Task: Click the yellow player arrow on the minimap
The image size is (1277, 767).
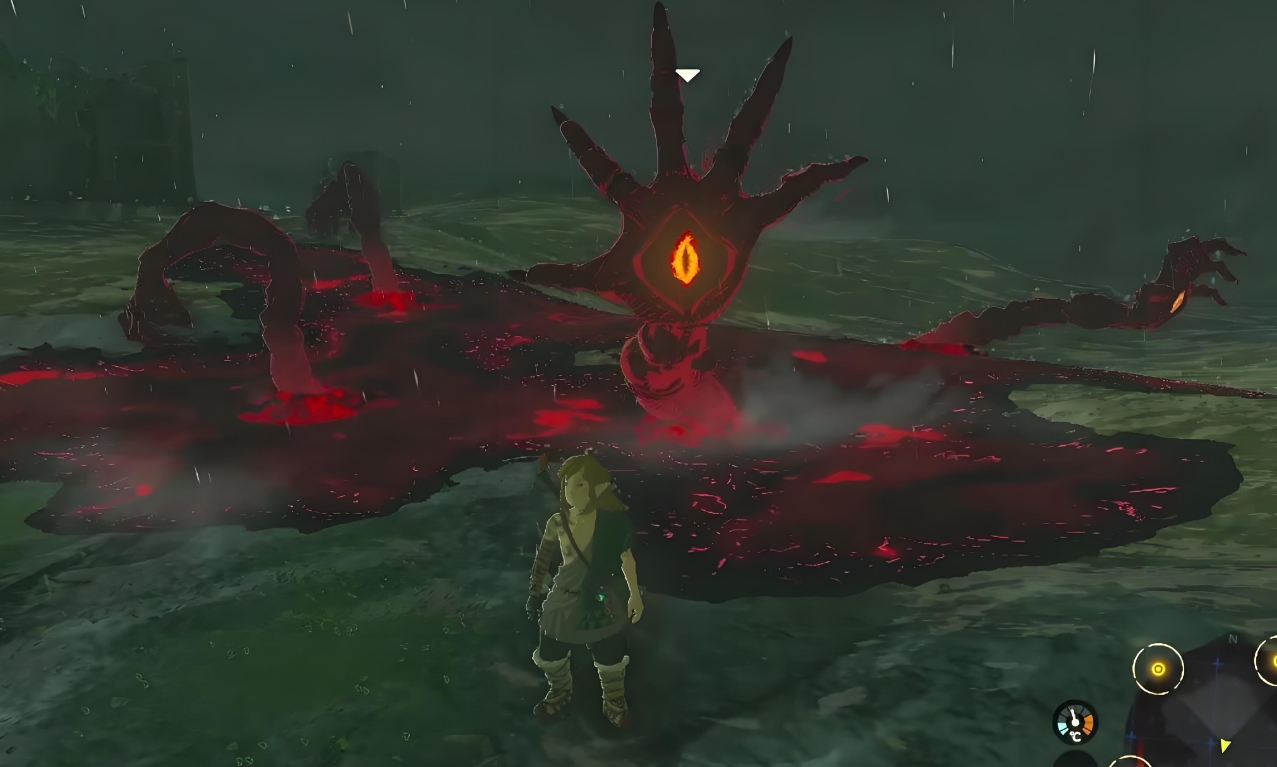Action: click(x=1223, y=745)
